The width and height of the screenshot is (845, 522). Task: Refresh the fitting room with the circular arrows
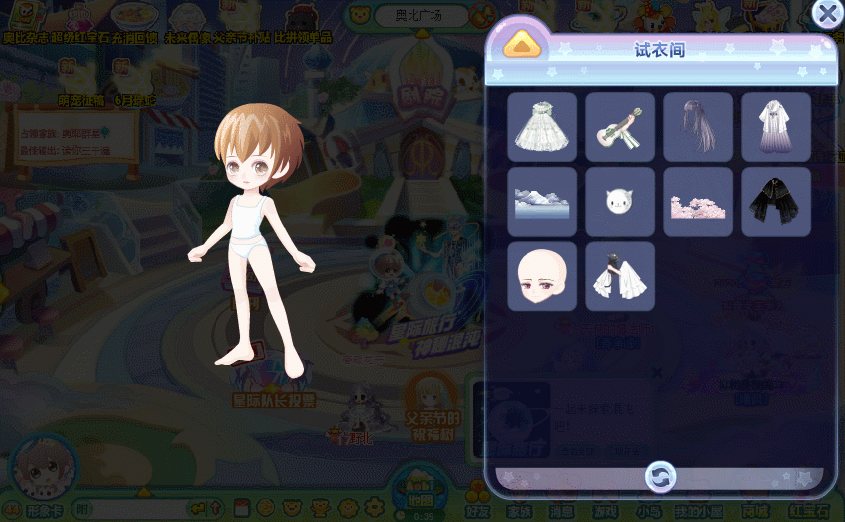(660, 476)
